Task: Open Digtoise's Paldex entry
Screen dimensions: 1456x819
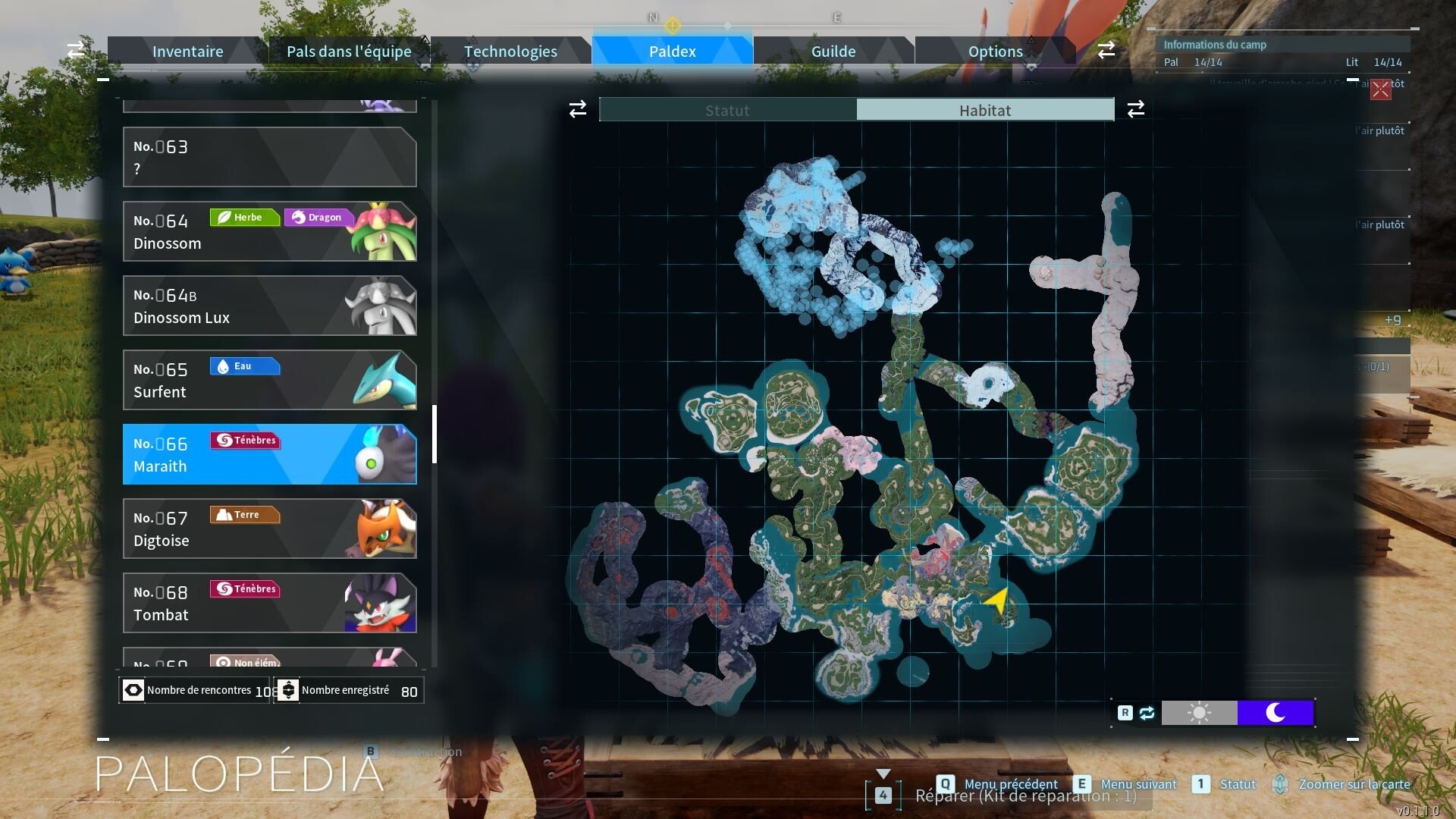Action: [269, 529]
